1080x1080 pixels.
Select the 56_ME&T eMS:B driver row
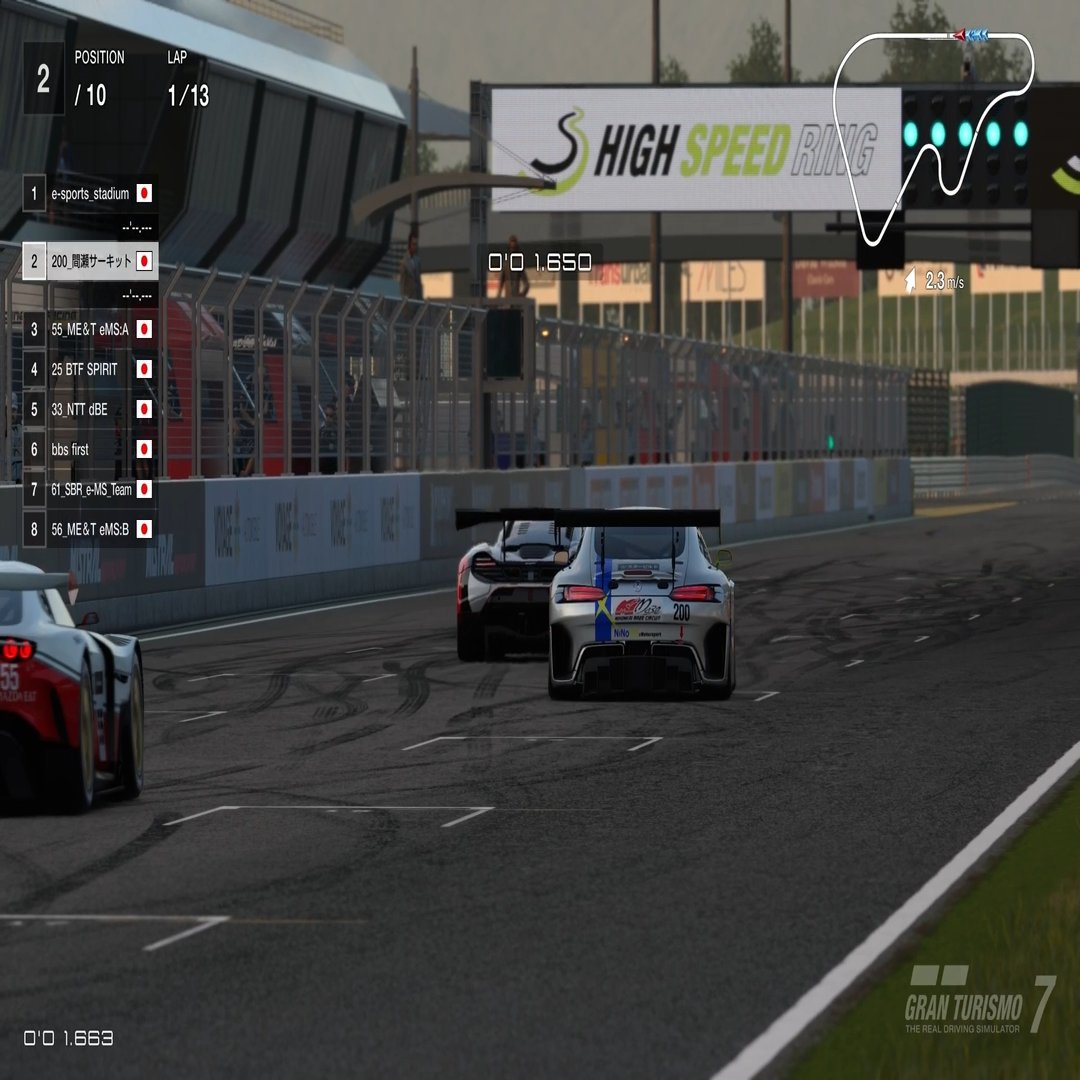point(90,529)
